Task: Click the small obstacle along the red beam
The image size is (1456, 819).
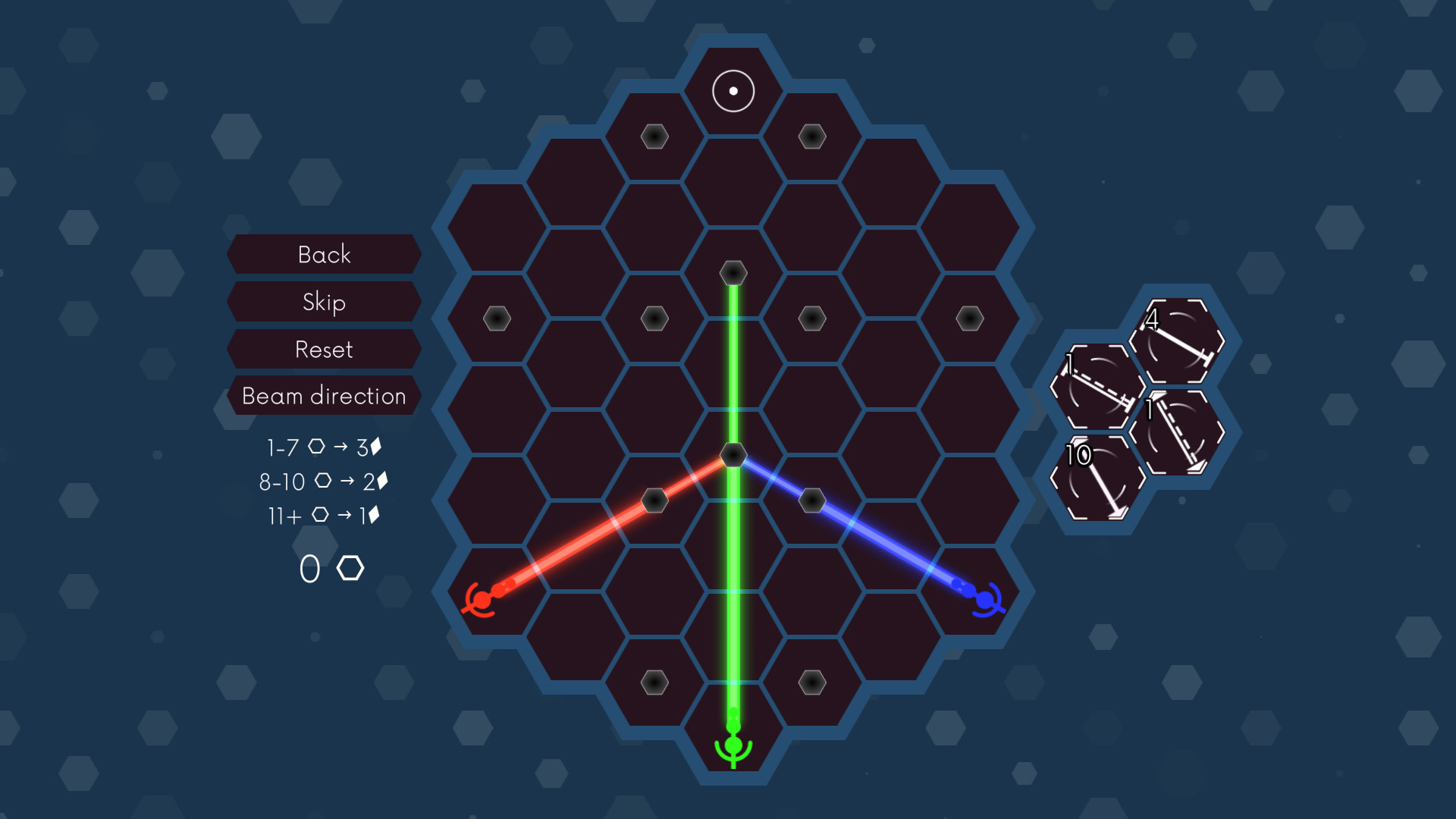Action: [654, 500]
